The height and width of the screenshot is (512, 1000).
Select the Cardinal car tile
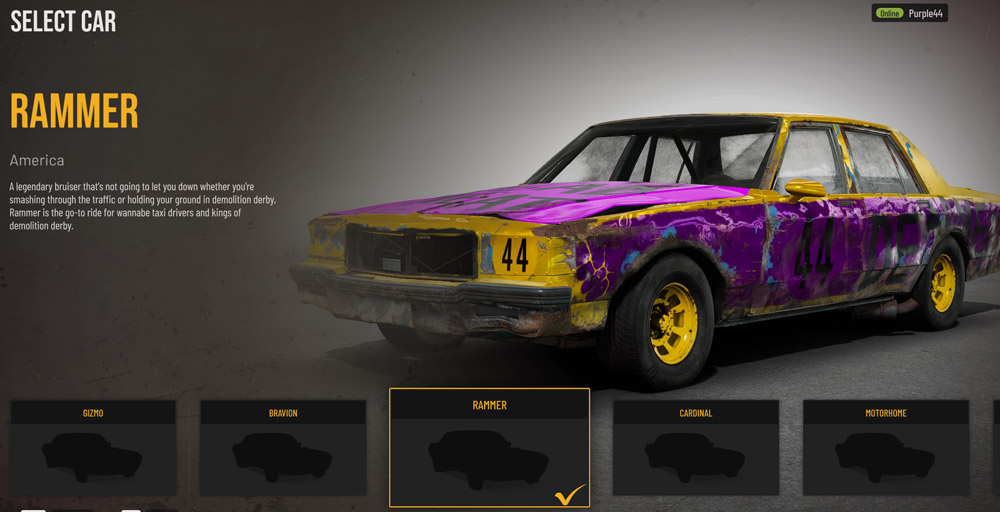point(695,448)
